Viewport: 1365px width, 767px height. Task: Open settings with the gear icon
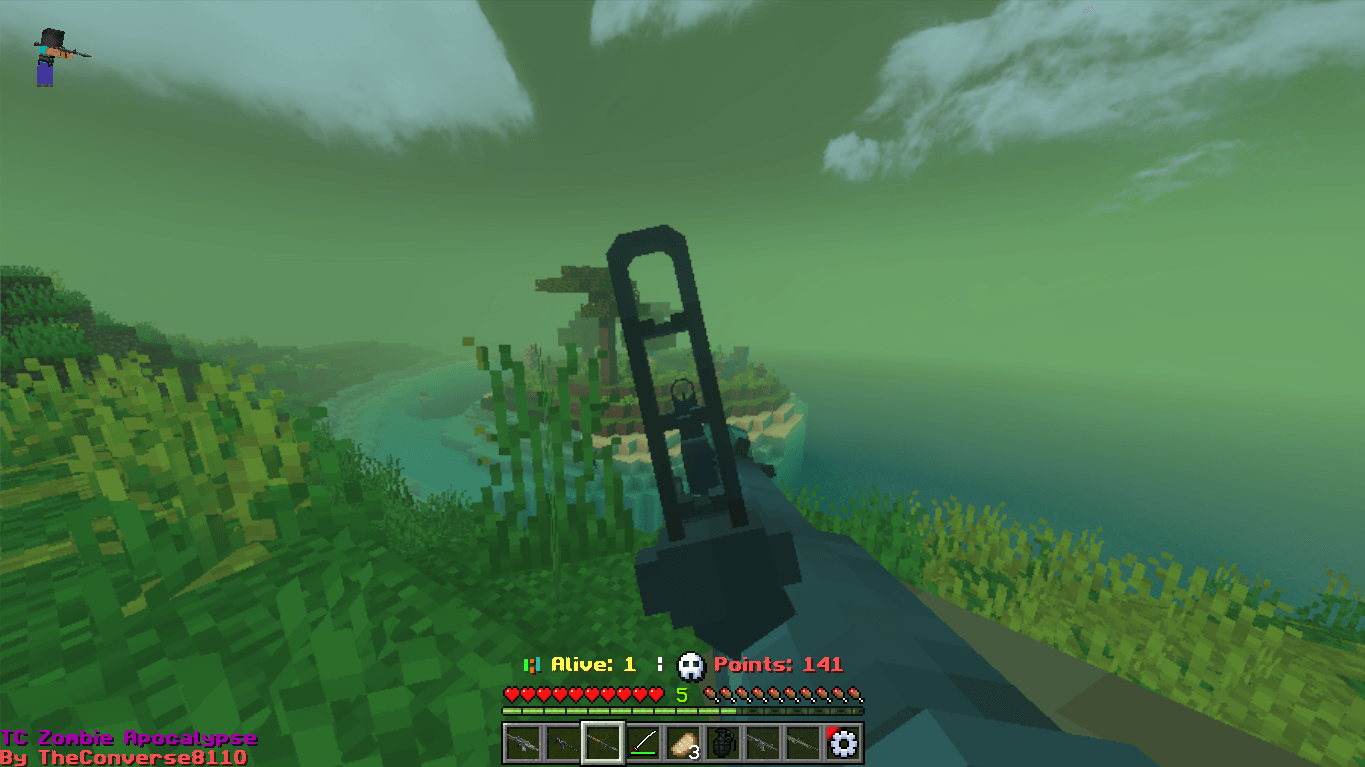pos(843,743)
